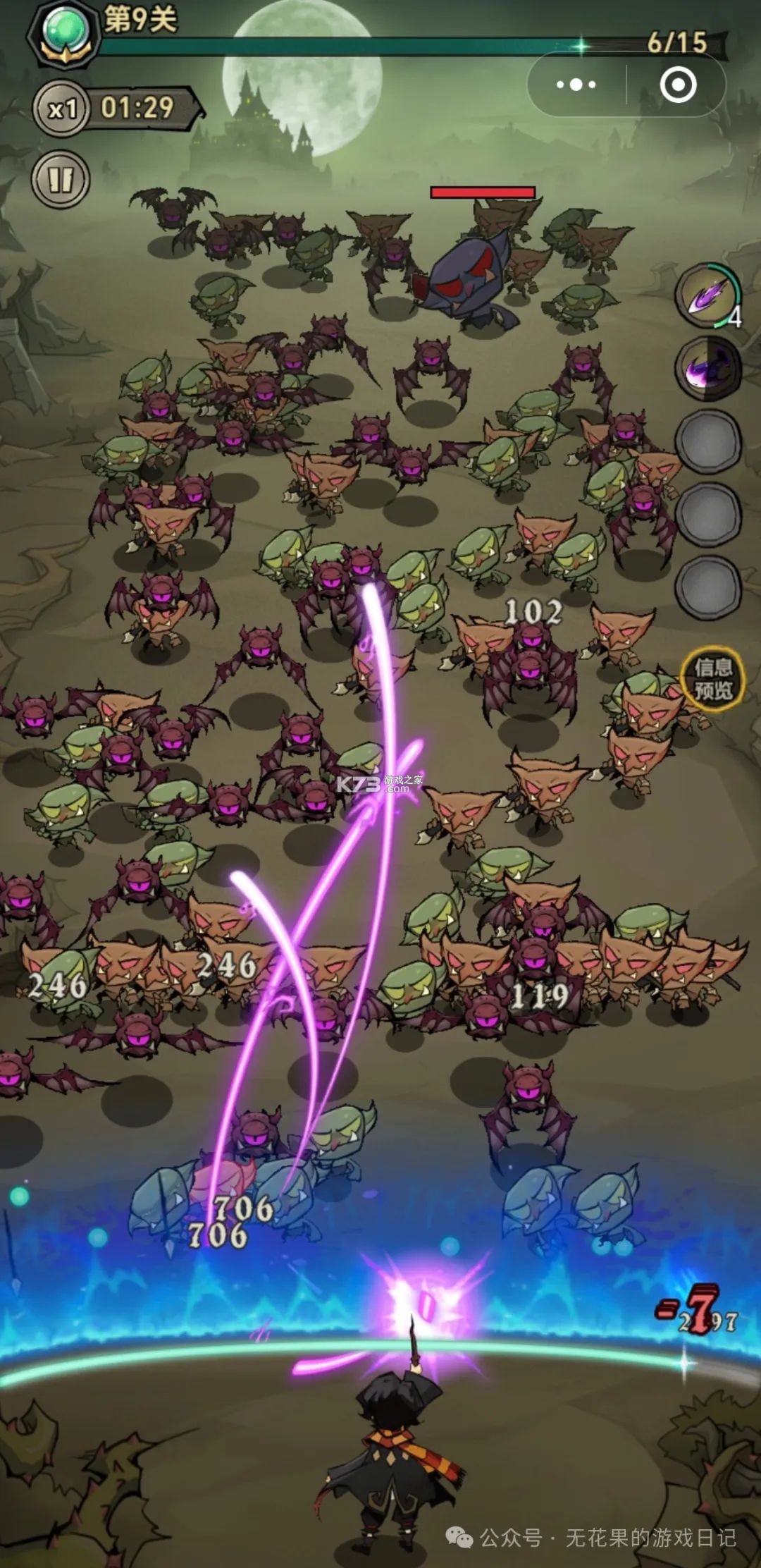This screenshot has height=1568, width=761.
Task: Select the dark purple swirl skill icon
Action: point(708,368)
